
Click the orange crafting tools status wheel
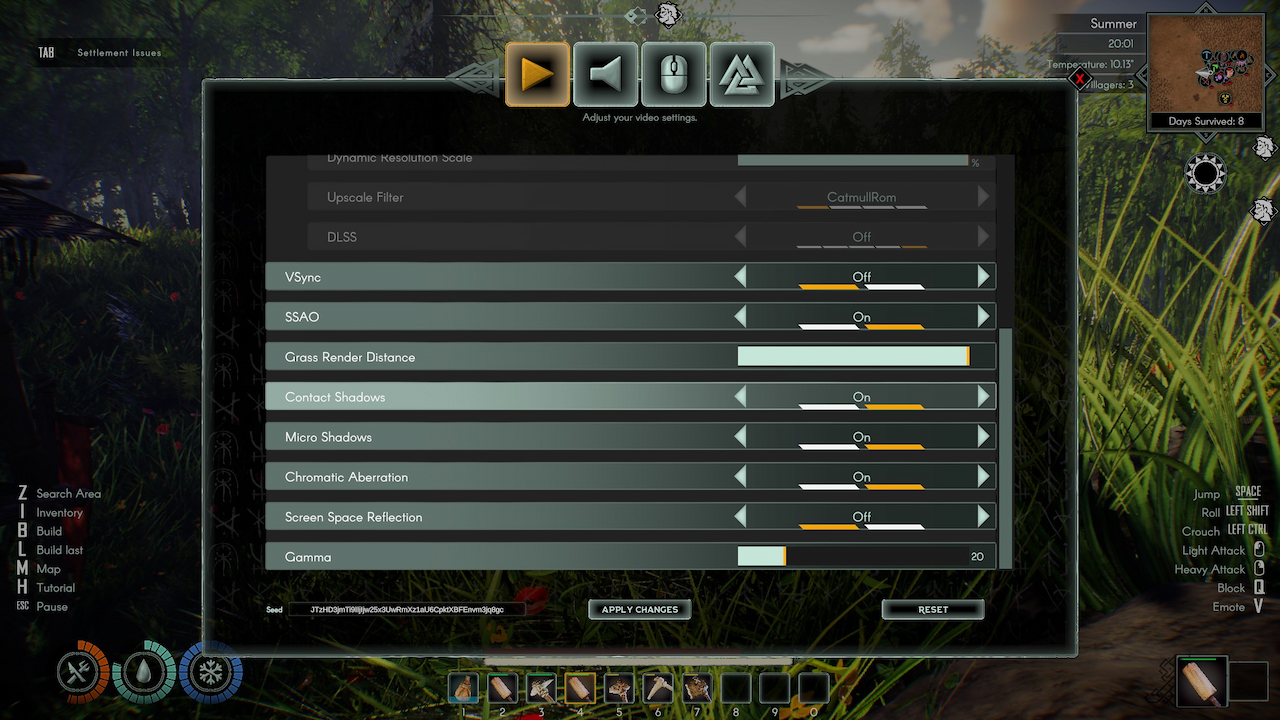click(80, 674)
